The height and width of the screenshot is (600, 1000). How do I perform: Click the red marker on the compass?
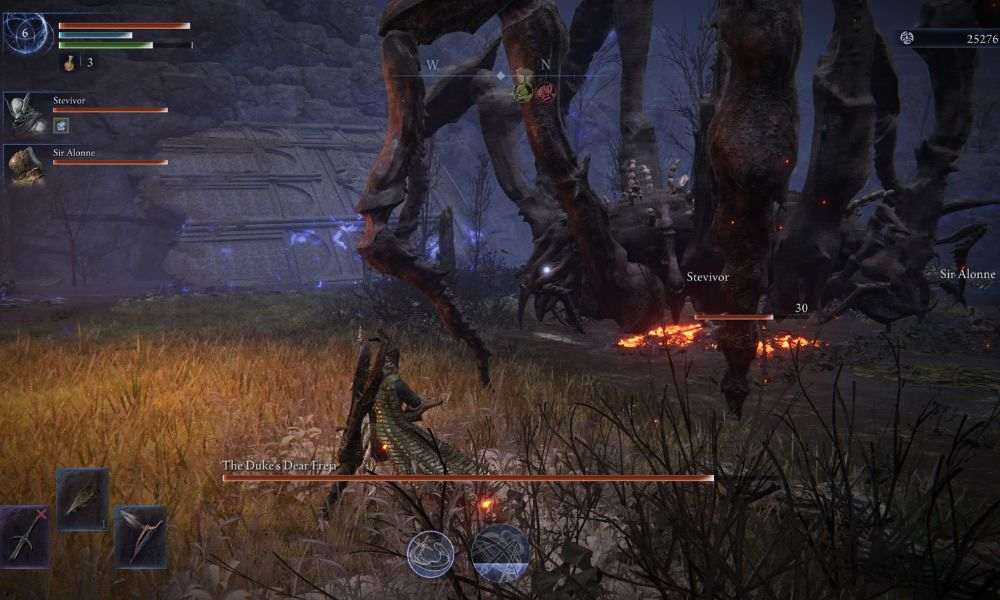545,92
